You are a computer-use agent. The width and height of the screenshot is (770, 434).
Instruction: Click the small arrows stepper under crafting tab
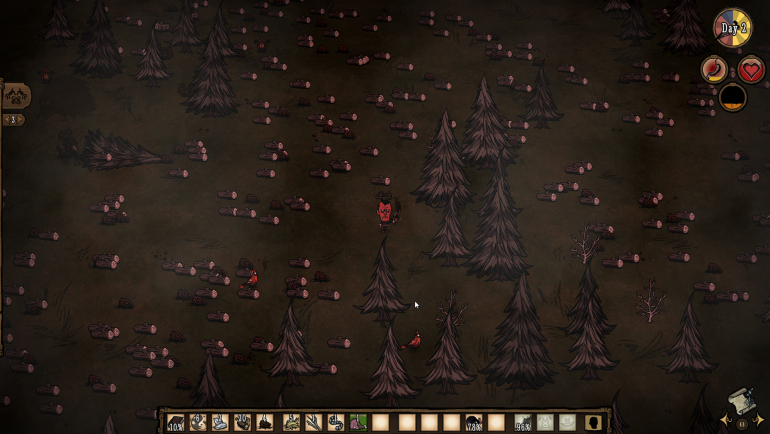(x=13, y=120)
